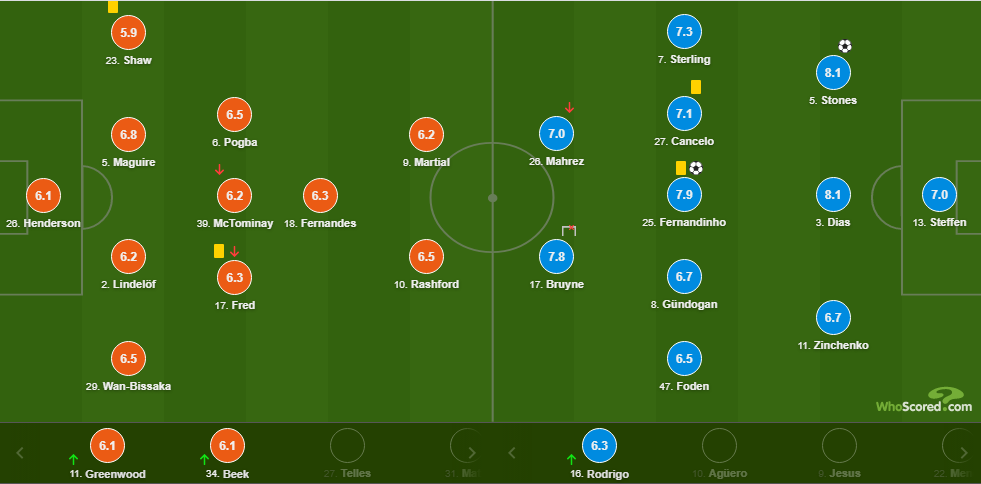Open Maguire's player rating bubble
The image size is (981, 484).
(128, 134)
